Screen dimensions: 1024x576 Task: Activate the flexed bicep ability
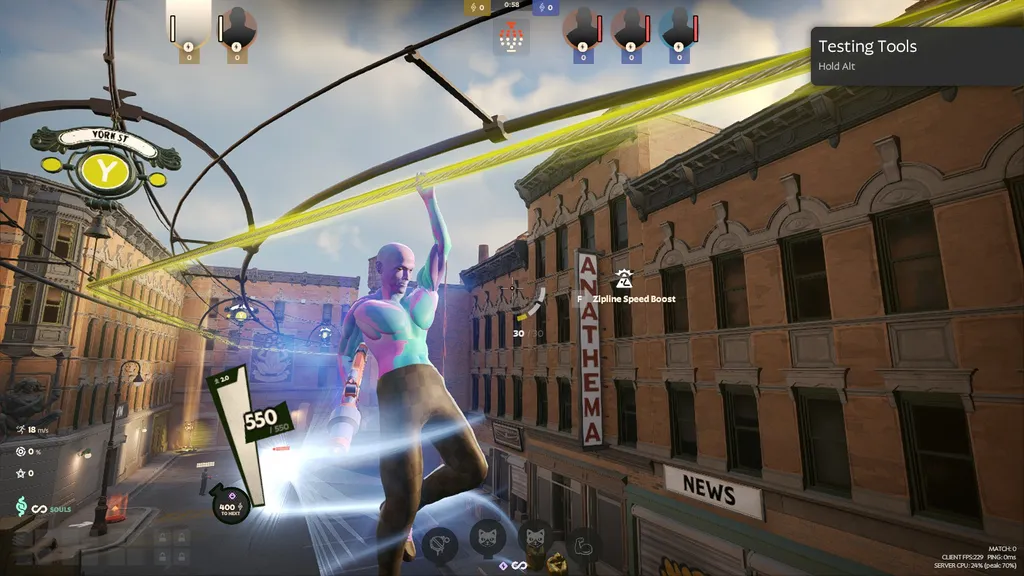[x=583, y=544]
